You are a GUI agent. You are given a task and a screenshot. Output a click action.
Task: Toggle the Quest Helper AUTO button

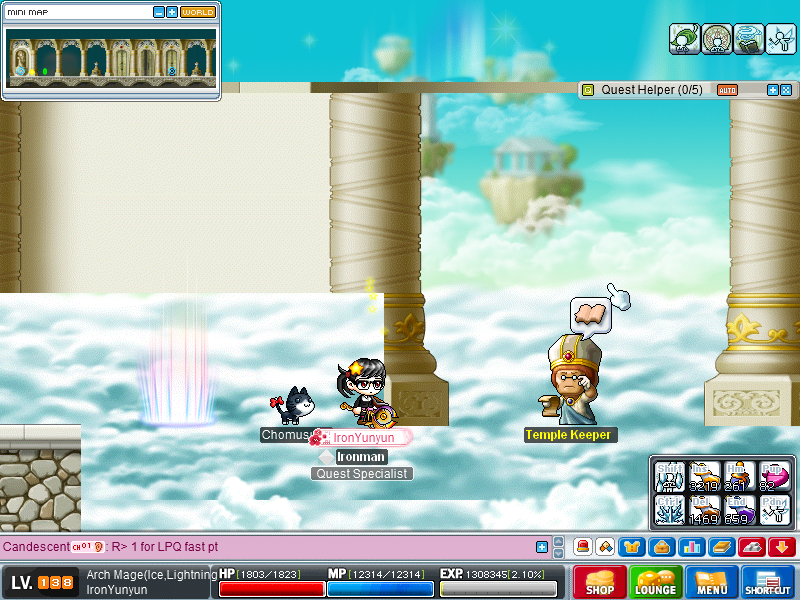coord(727,90)
